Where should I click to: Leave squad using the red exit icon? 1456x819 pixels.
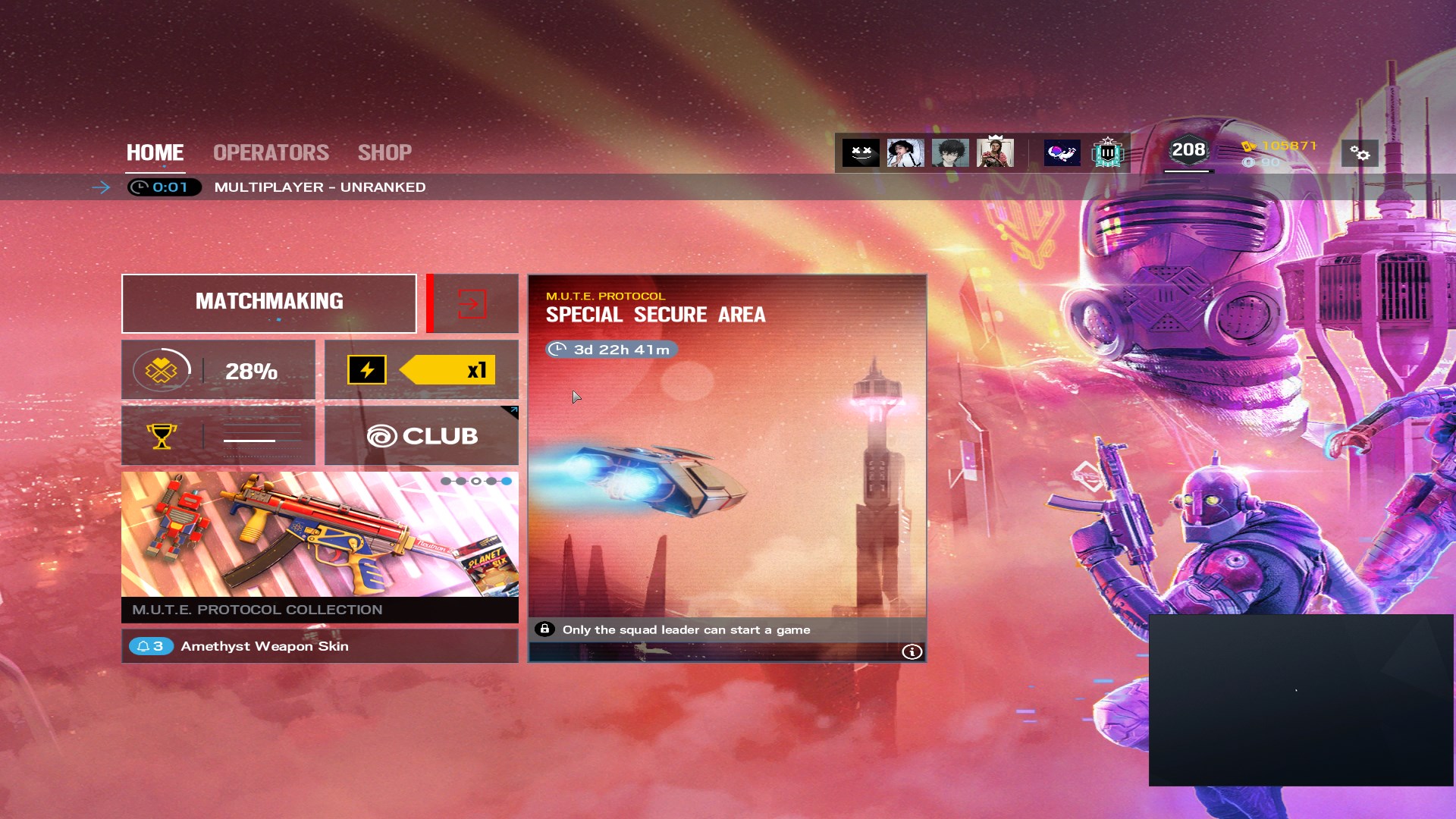coord(472,303)
